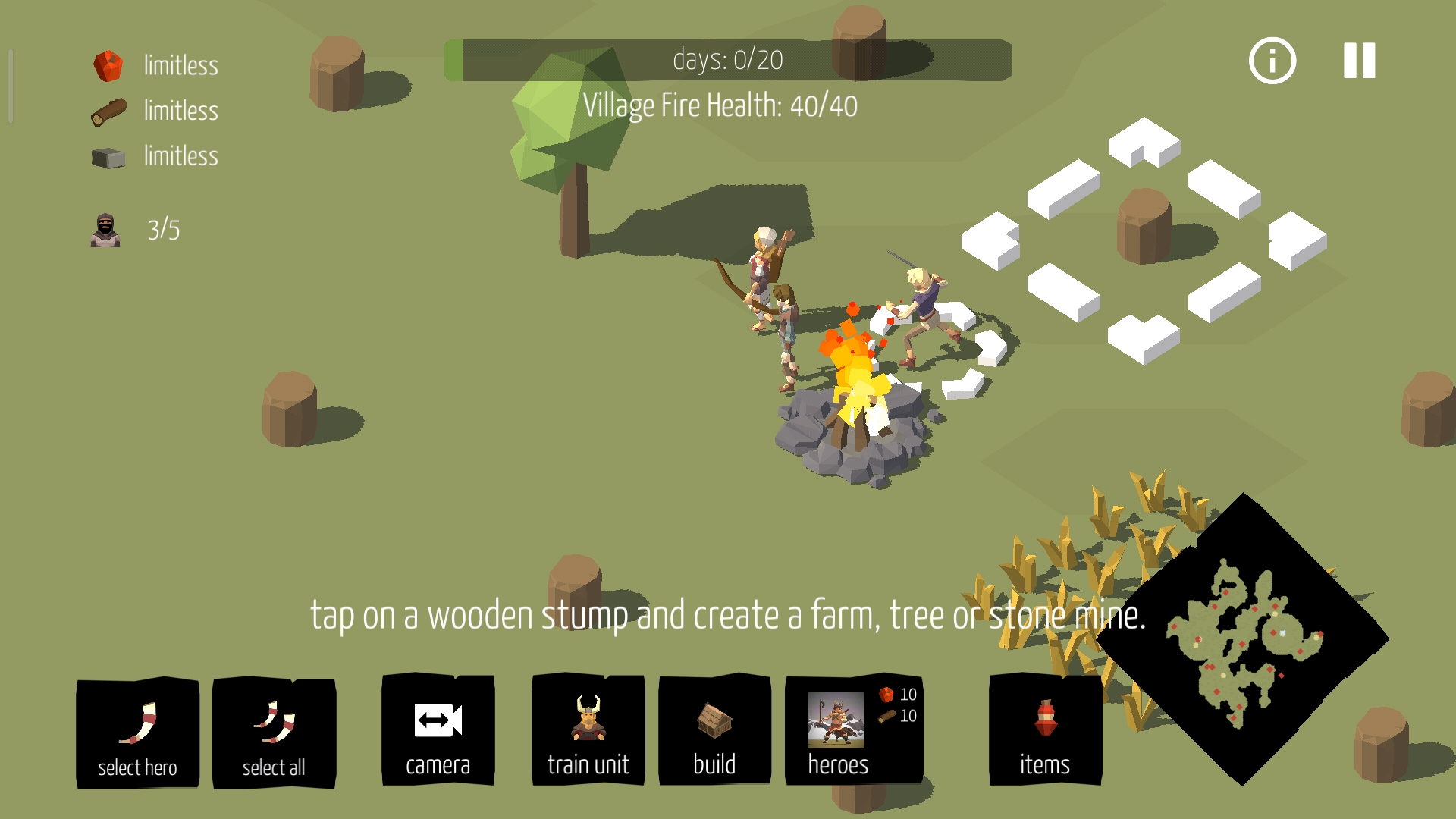The image size is (1456, 819).
Task: Select the stone resource icon
Action: click(x=108, y=157)
